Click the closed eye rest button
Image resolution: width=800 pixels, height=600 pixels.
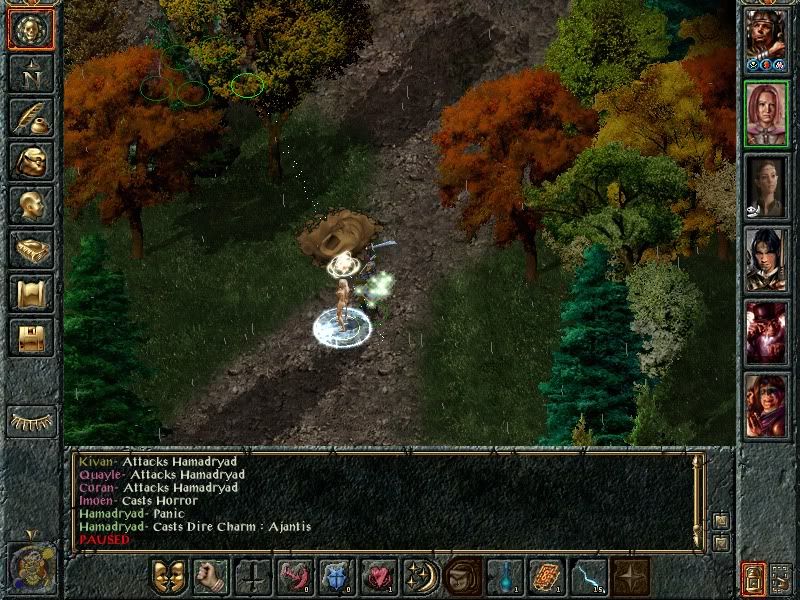[x=32, y=421]
